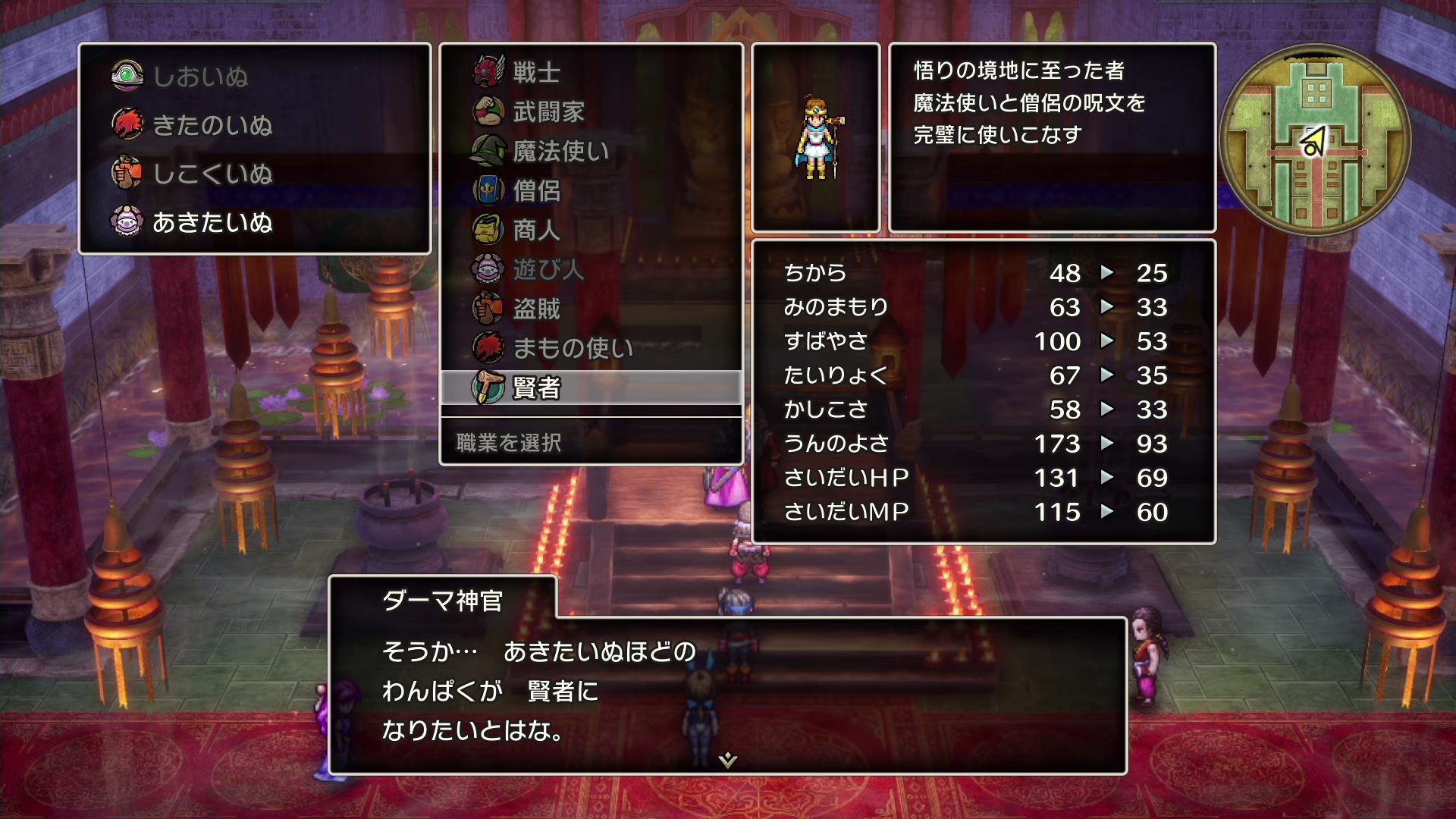
Task: Choose the 僧侶 vocation
Action: coord(536,191)
